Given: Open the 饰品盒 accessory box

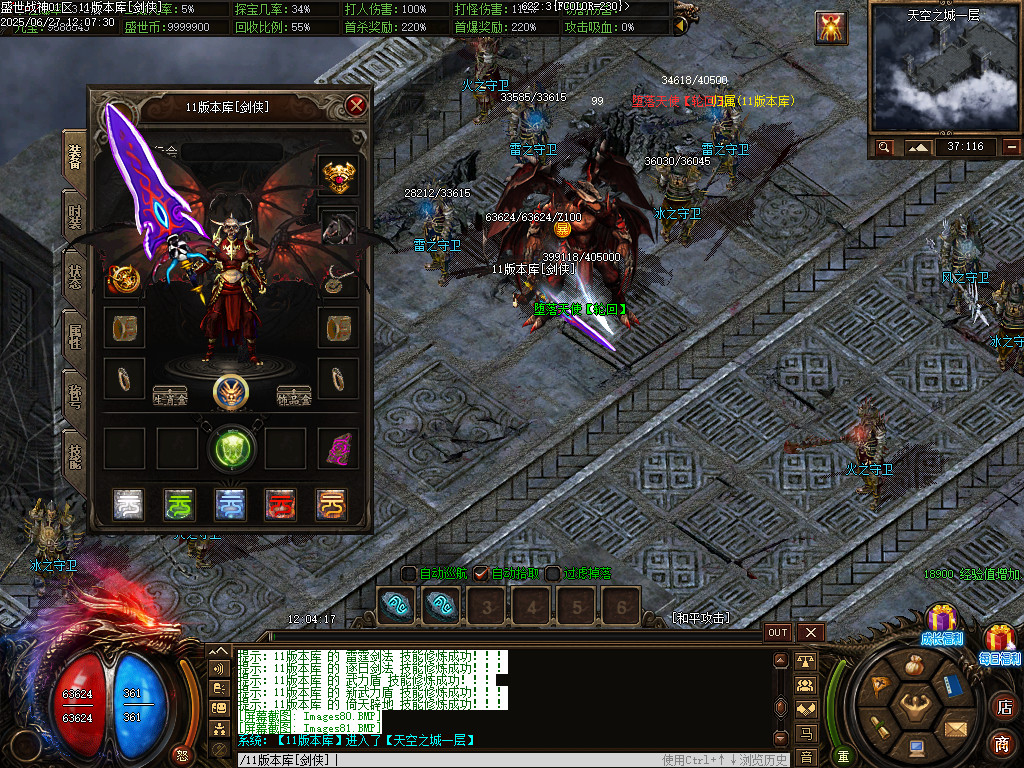Looking at the screenshot, I should point(294,395).
